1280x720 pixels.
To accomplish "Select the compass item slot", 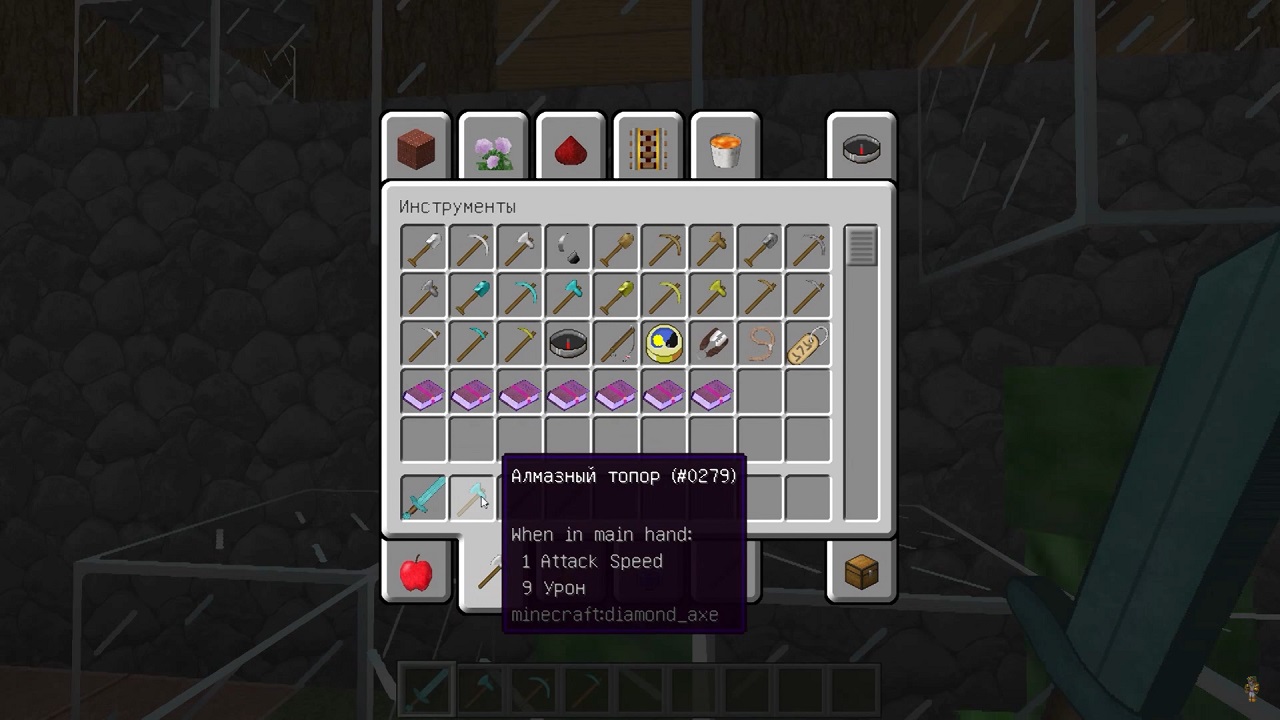I will pyautogui.click(x=567, y=343).
